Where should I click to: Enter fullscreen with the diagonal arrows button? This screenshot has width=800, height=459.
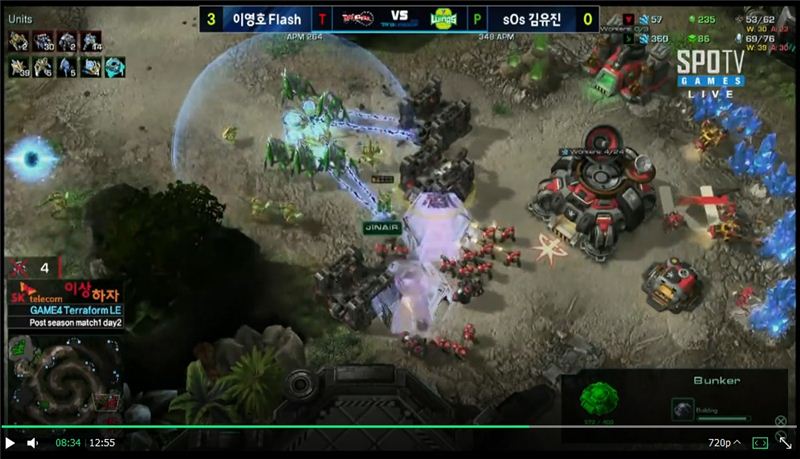click(x=785, y=441)
